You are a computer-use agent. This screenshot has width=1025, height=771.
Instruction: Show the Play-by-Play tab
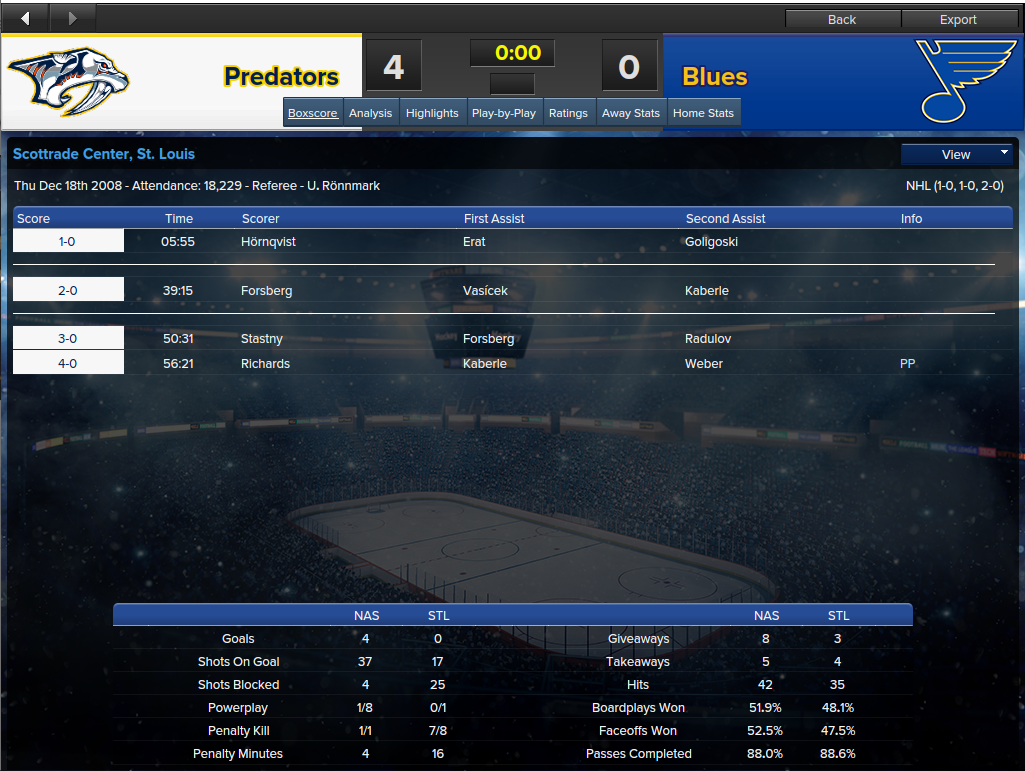coord(504,113)
